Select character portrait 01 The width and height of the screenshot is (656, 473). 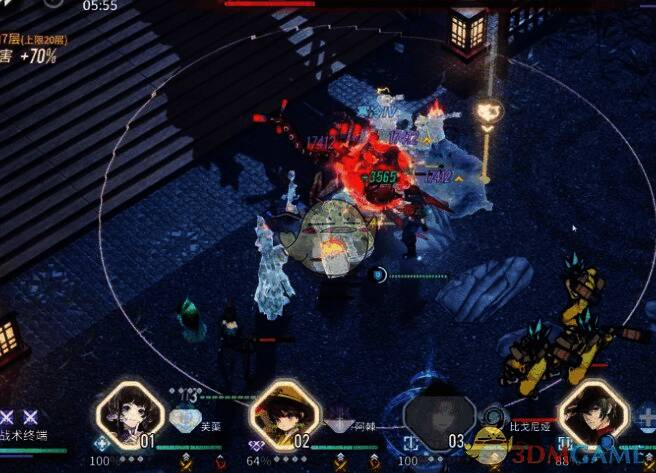click(x=129, y=410)
